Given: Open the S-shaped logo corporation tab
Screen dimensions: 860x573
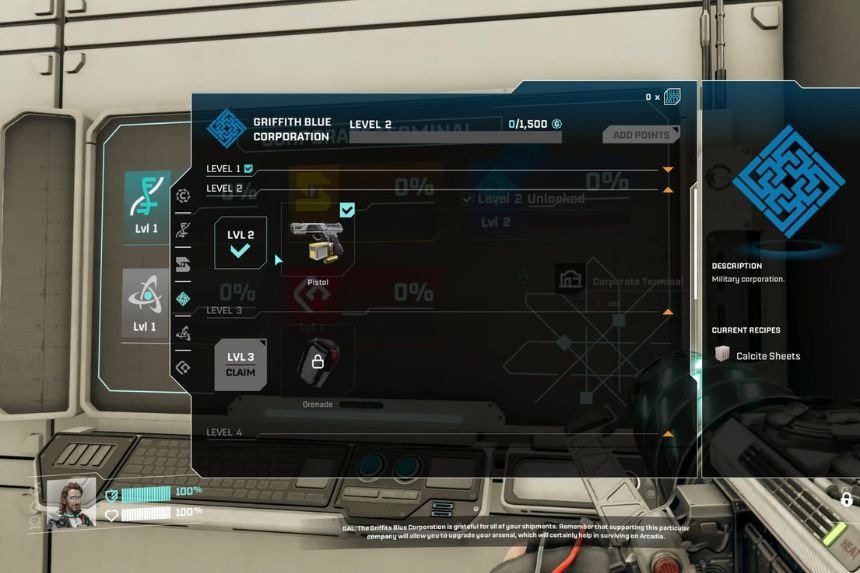Looking at the screenshot, I should (x=183, y=264).
